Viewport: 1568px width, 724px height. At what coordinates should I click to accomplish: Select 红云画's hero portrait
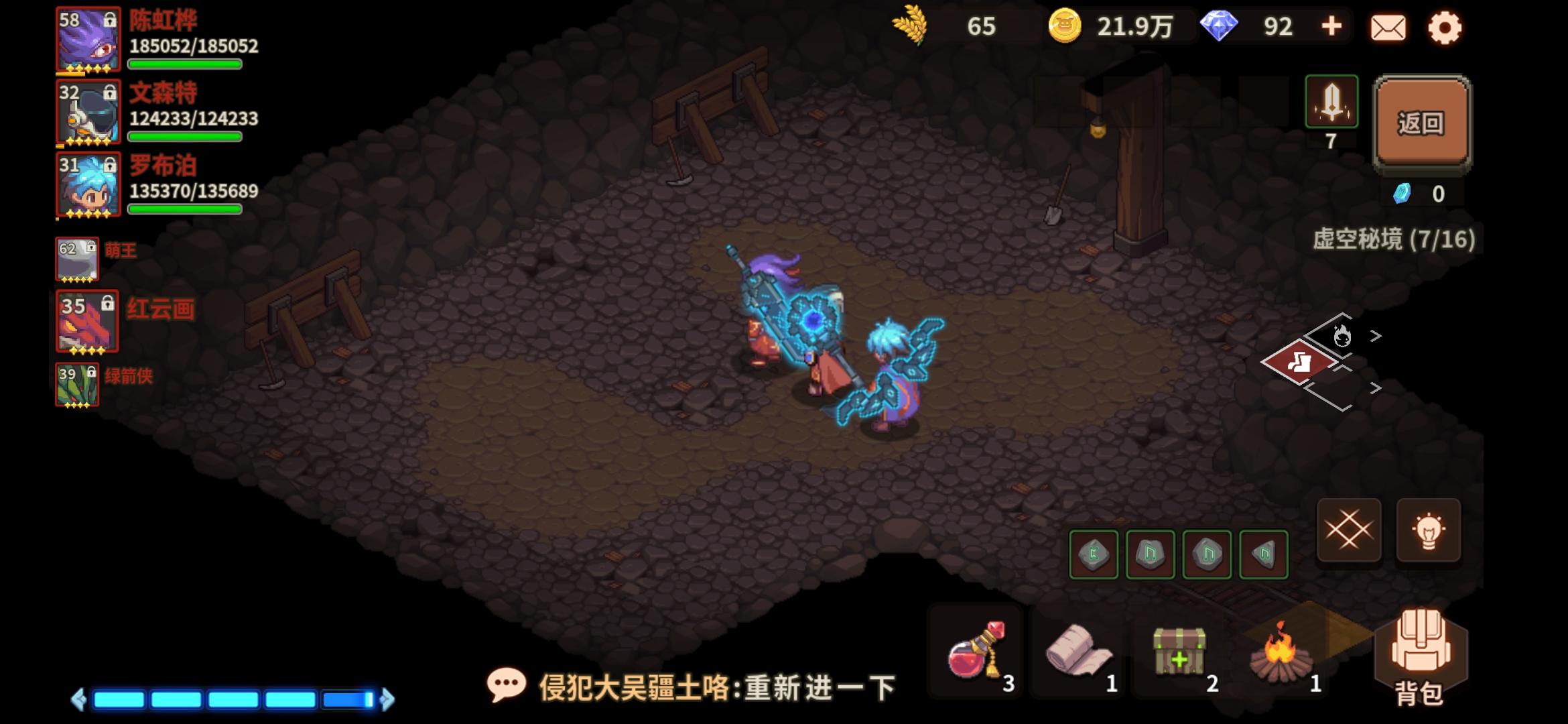(88, 324)
